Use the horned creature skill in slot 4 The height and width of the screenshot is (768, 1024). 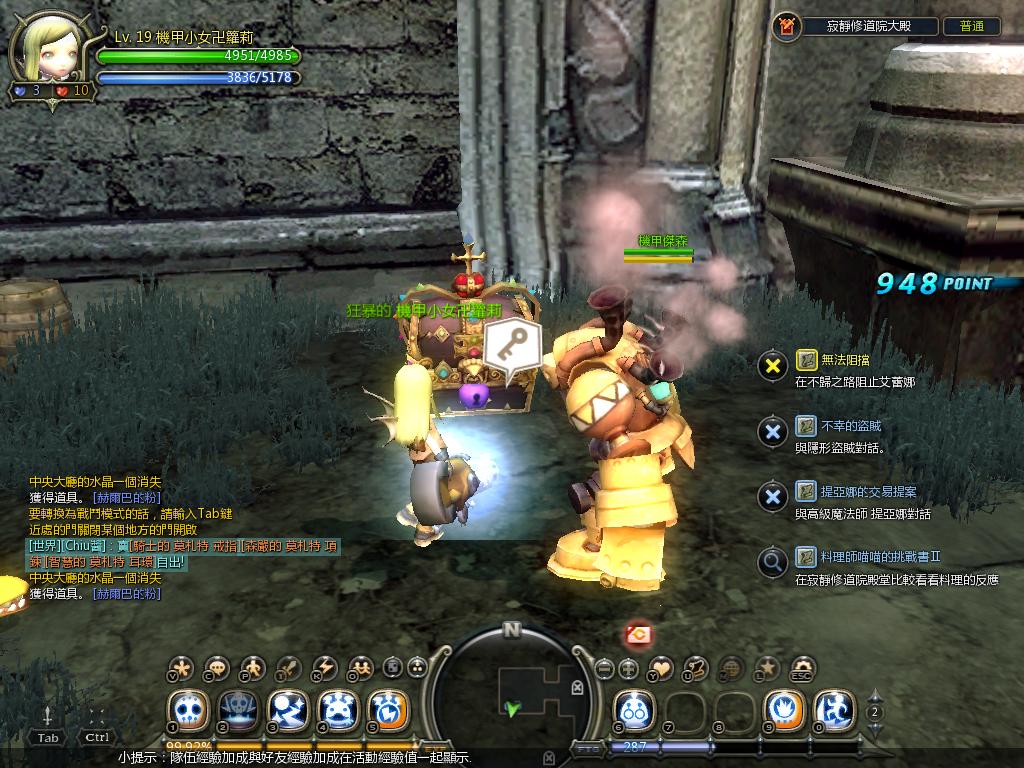pyautogui.click(x=337, y=711)
